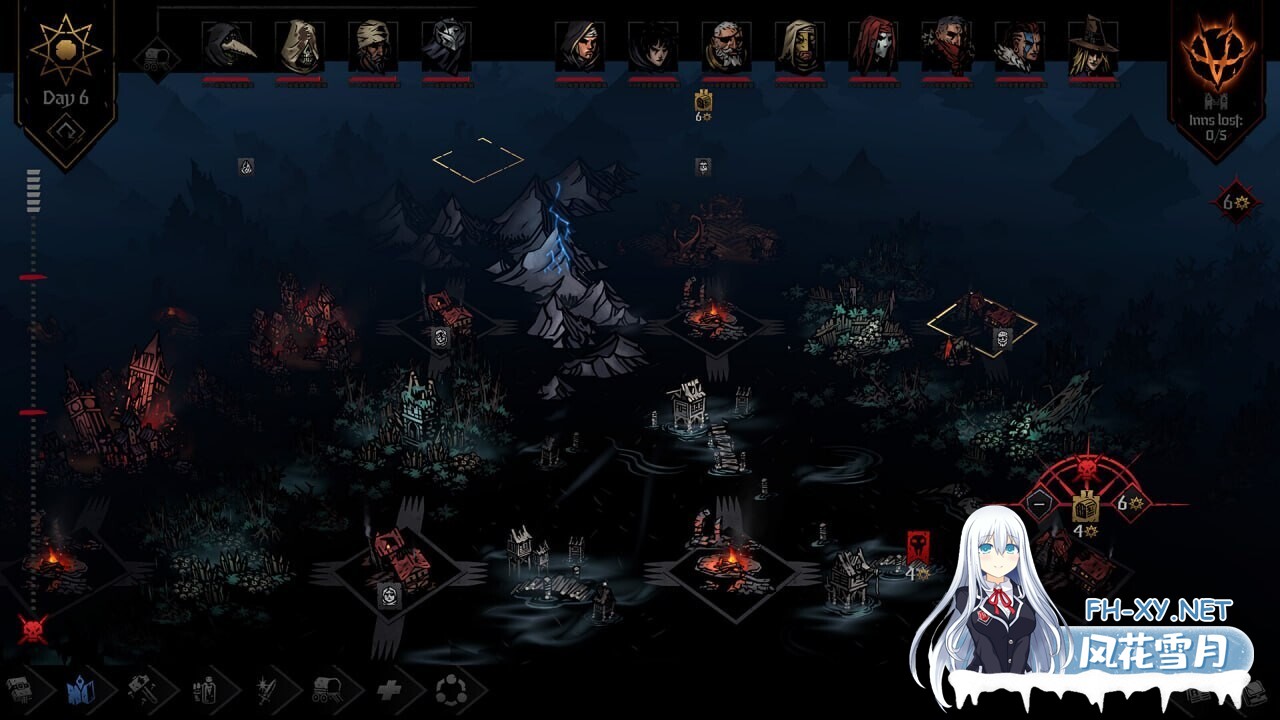Open the stagecoach icon beside hero roster
This screenshot has width=1280, height=720.
coord(157,59)
